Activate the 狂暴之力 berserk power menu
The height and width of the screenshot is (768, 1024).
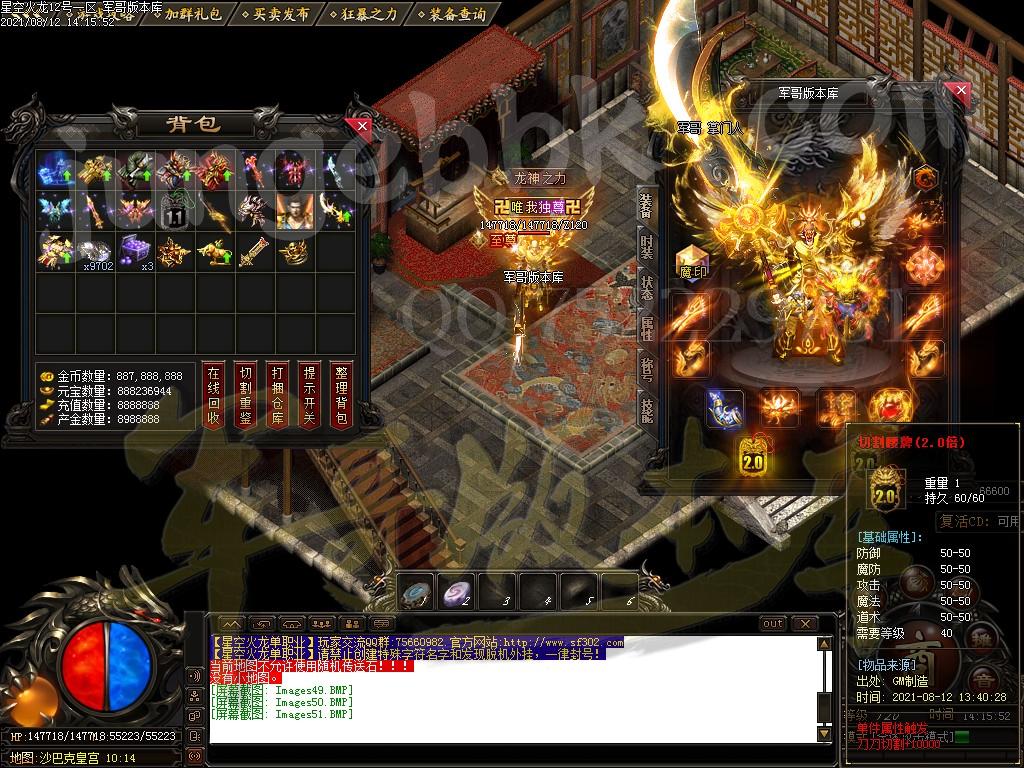coord(367,14)
